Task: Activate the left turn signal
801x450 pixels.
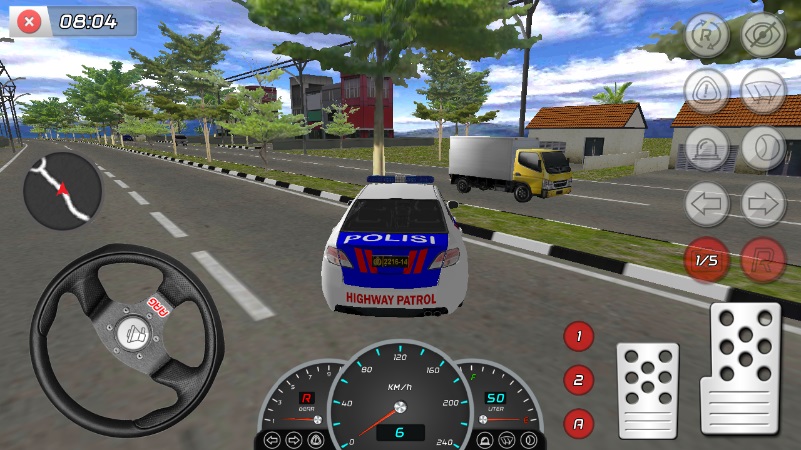Action: click(707, 205)
